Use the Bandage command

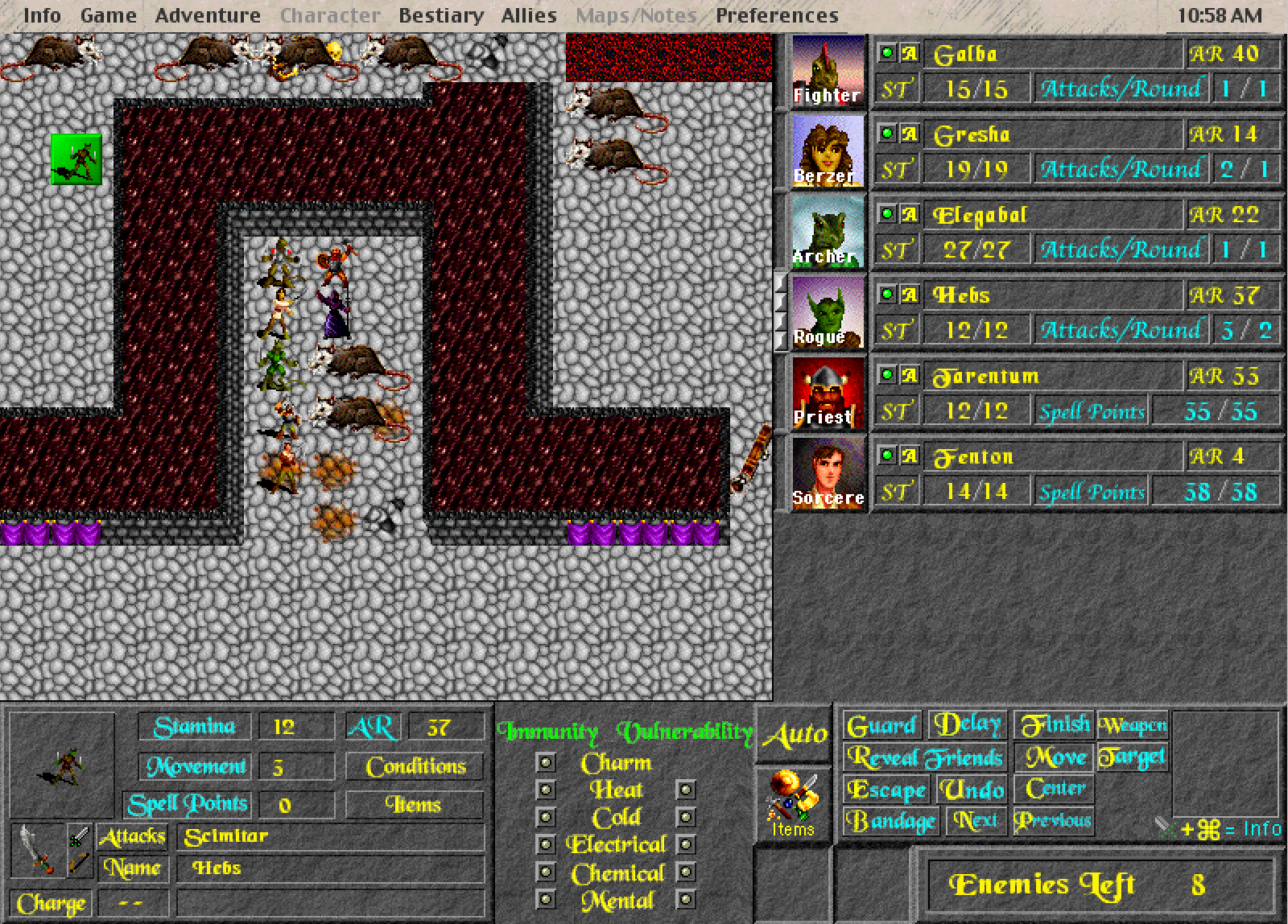892,821
